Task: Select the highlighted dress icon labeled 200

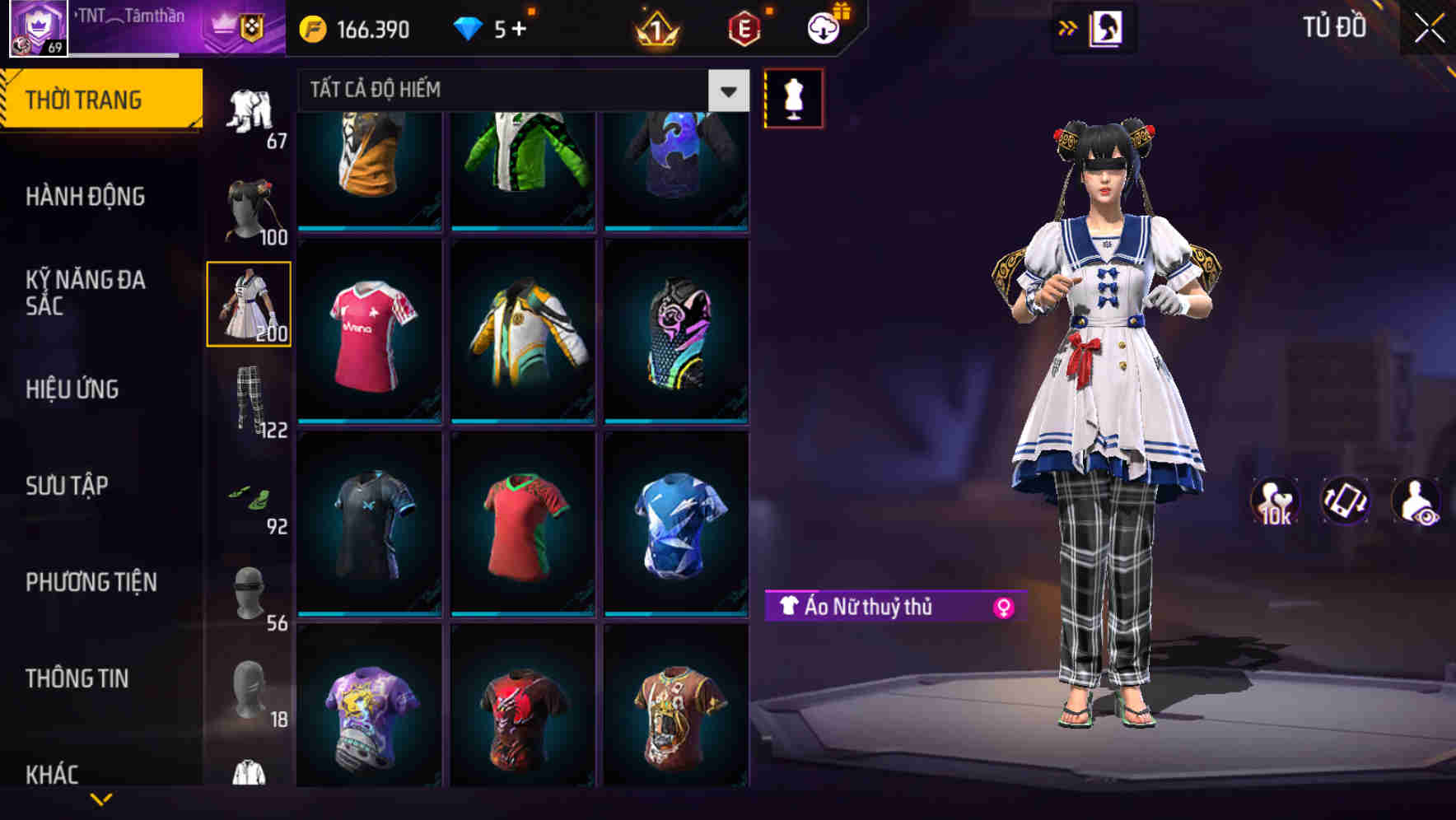Action: click(x=250, y=303)
